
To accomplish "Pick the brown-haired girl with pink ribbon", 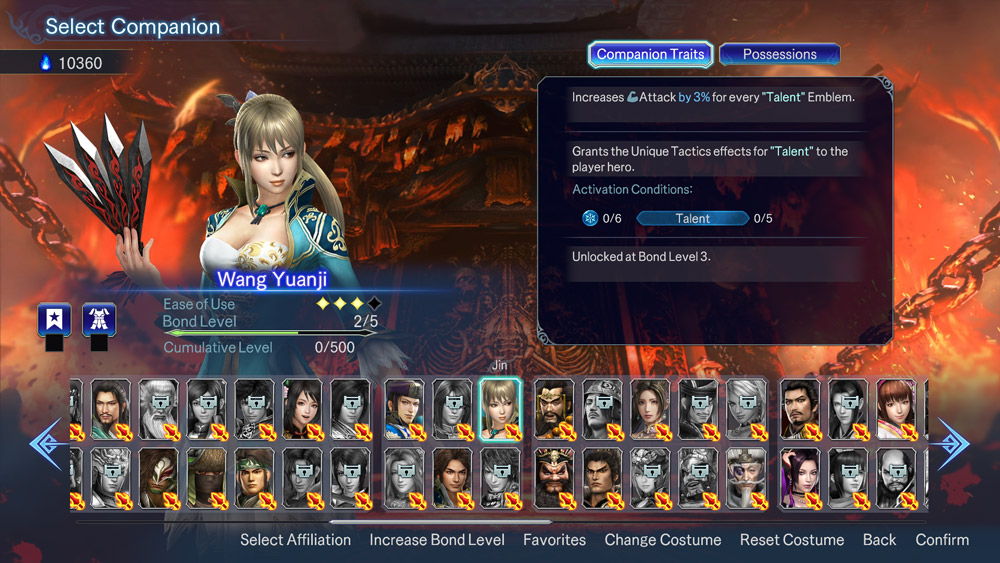I will [x=896, y=408].
